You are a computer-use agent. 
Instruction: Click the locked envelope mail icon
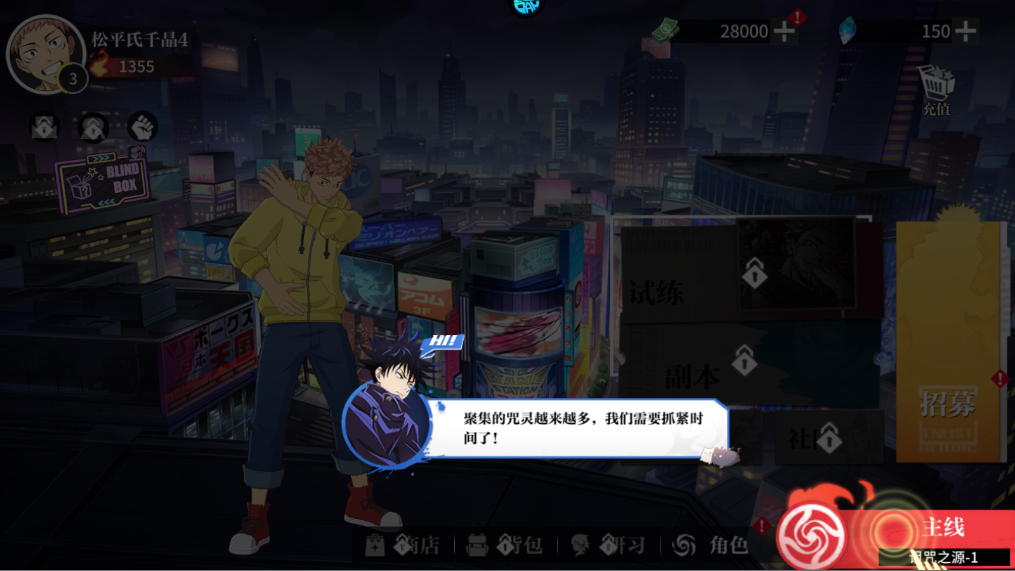pyautogui.click(x=45, y=127)
